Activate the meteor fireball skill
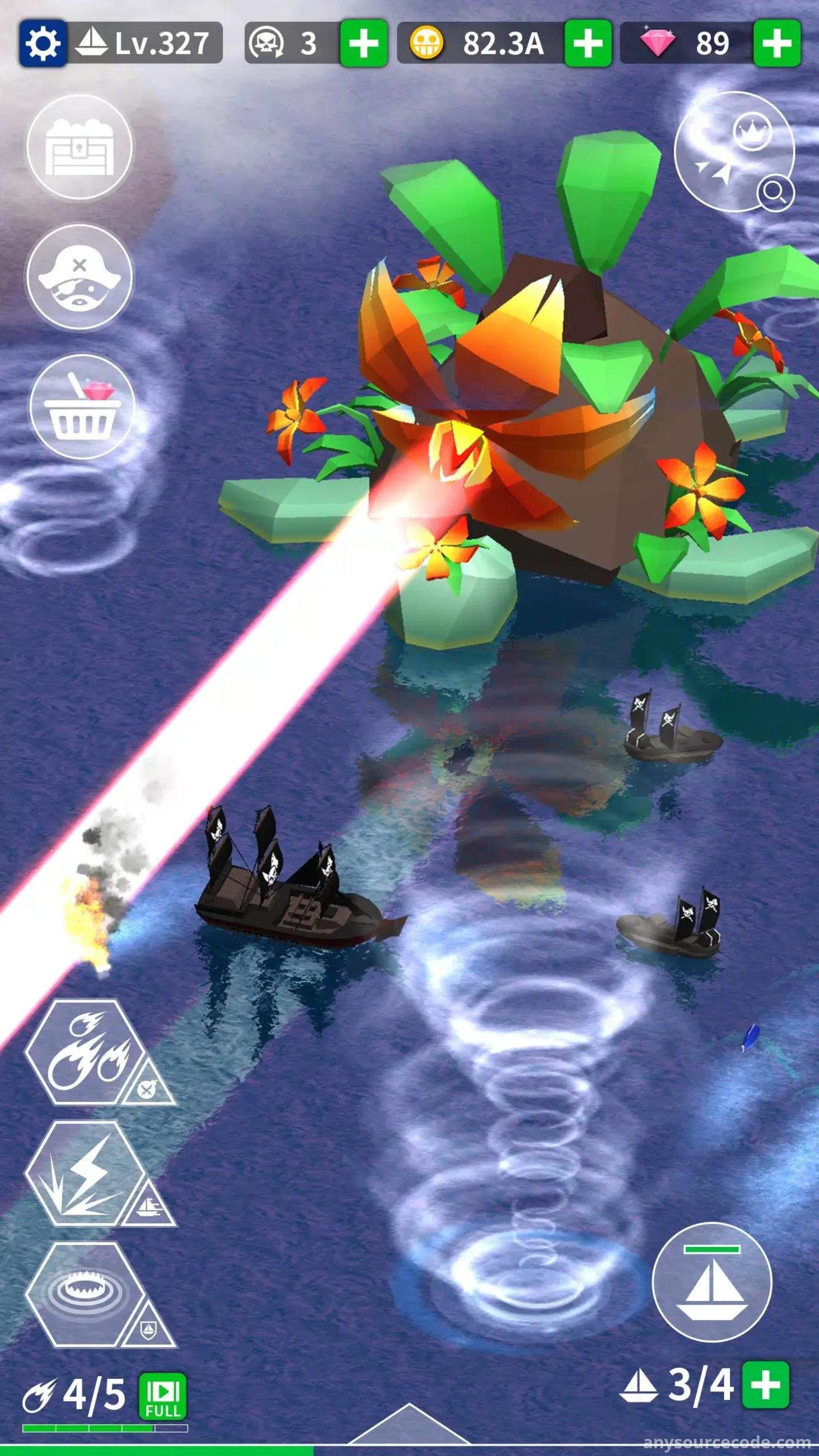The width and height of the screenshot is (819, 1456). [85, 1052]
